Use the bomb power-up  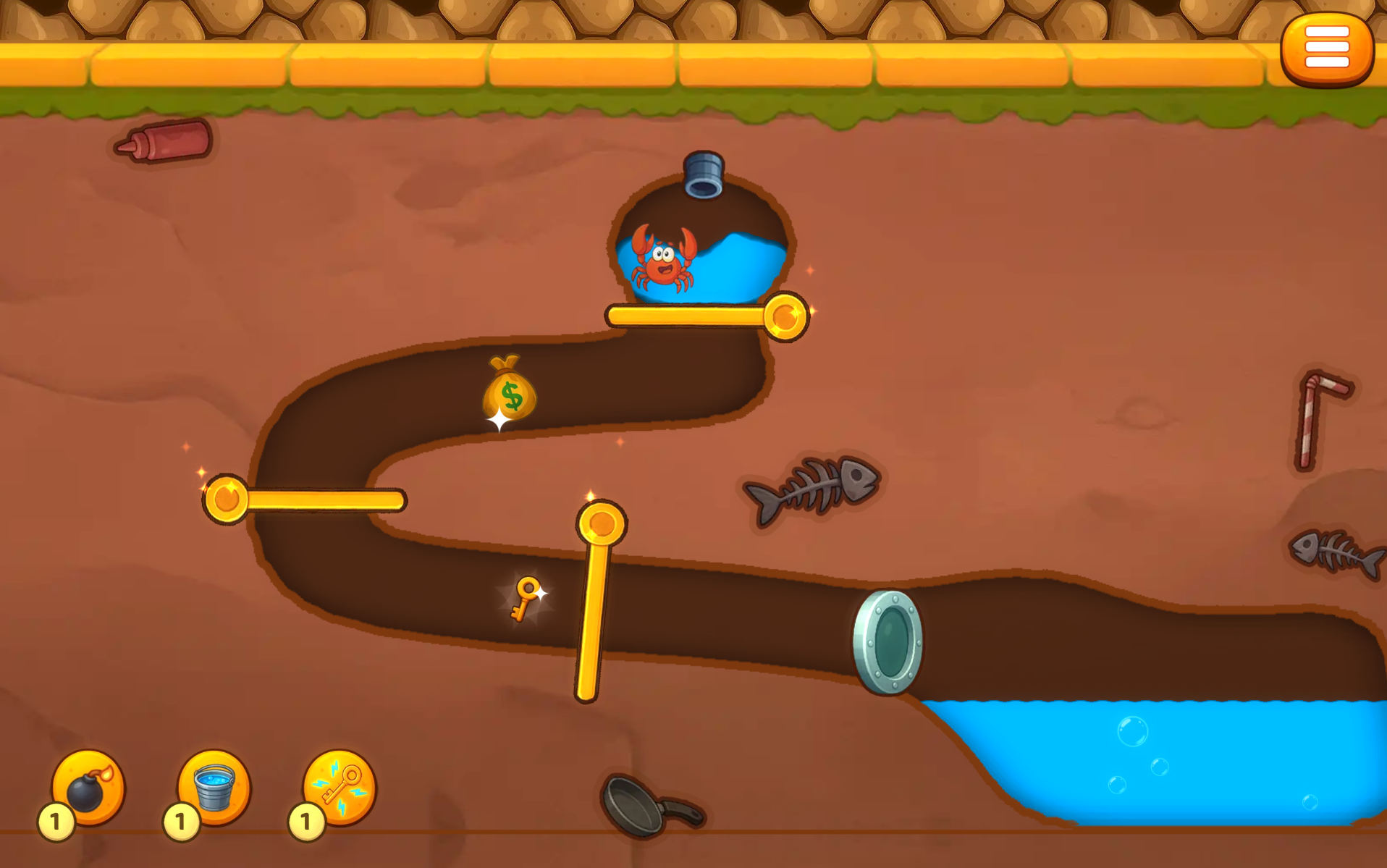tap(88, 787)
